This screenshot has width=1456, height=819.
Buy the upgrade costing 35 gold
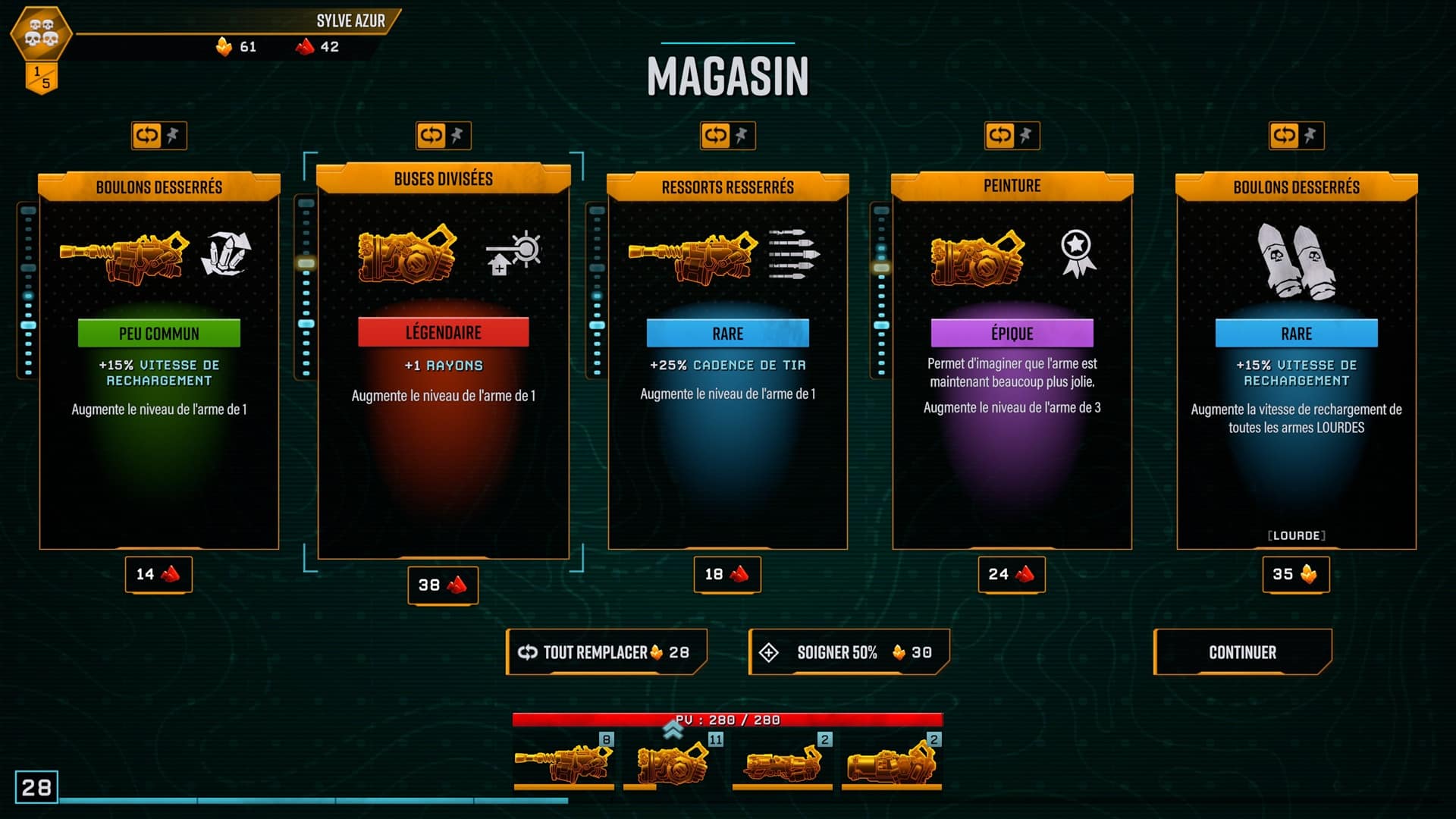[x=1296, y=574]
